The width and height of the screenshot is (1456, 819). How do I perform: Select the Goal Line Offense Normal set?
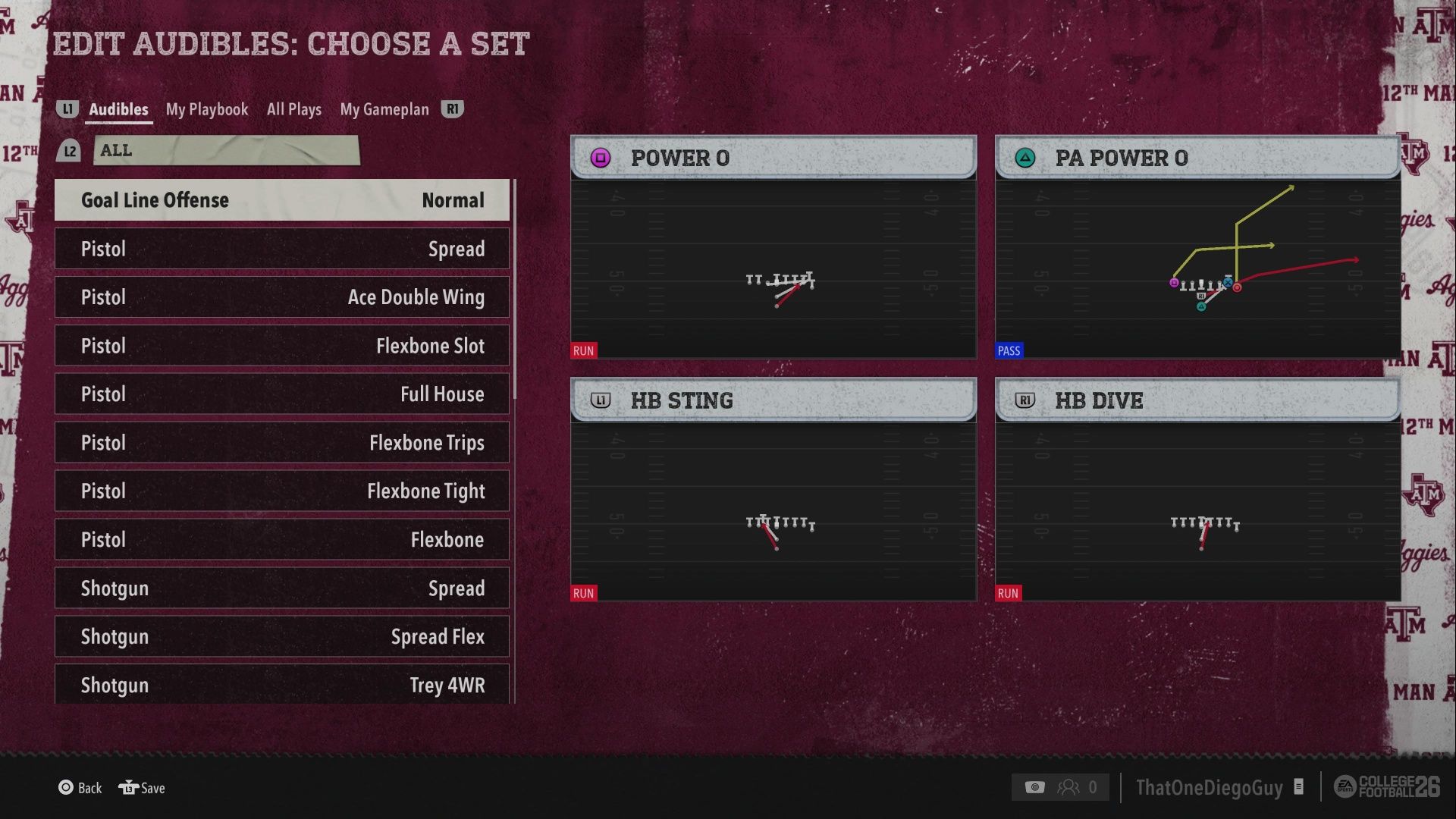(x=281, y=199)
